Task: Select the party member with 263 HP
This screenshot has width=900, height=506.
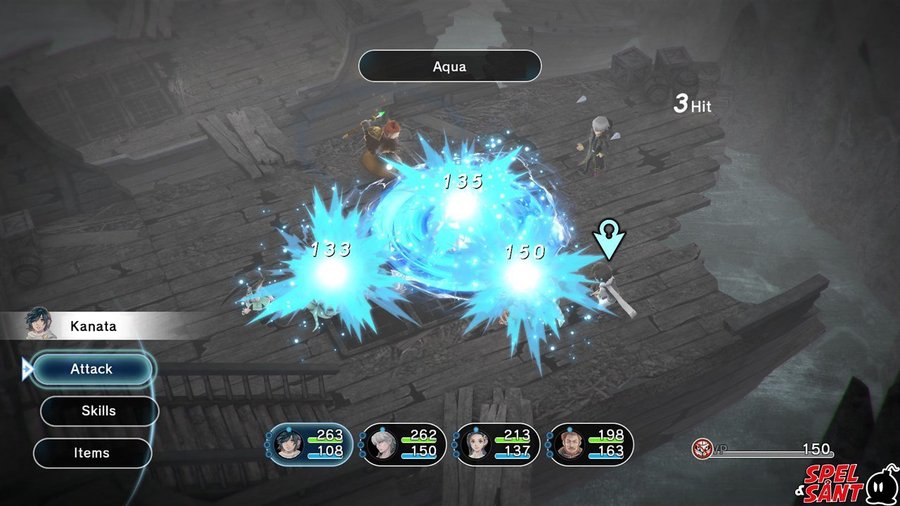Action: (x=308, y=443)
